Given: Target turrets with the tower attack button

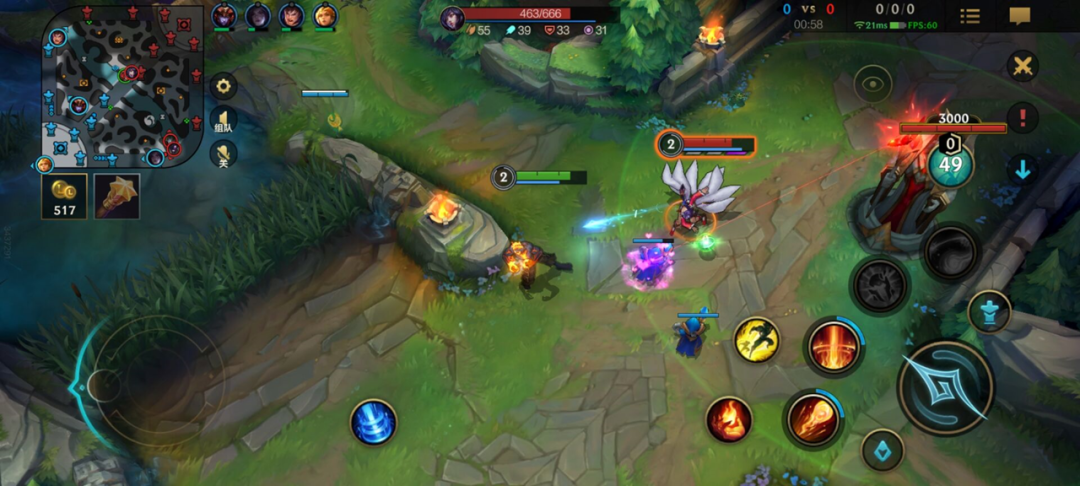Looking at the screenshot, I should click(989, 311).
